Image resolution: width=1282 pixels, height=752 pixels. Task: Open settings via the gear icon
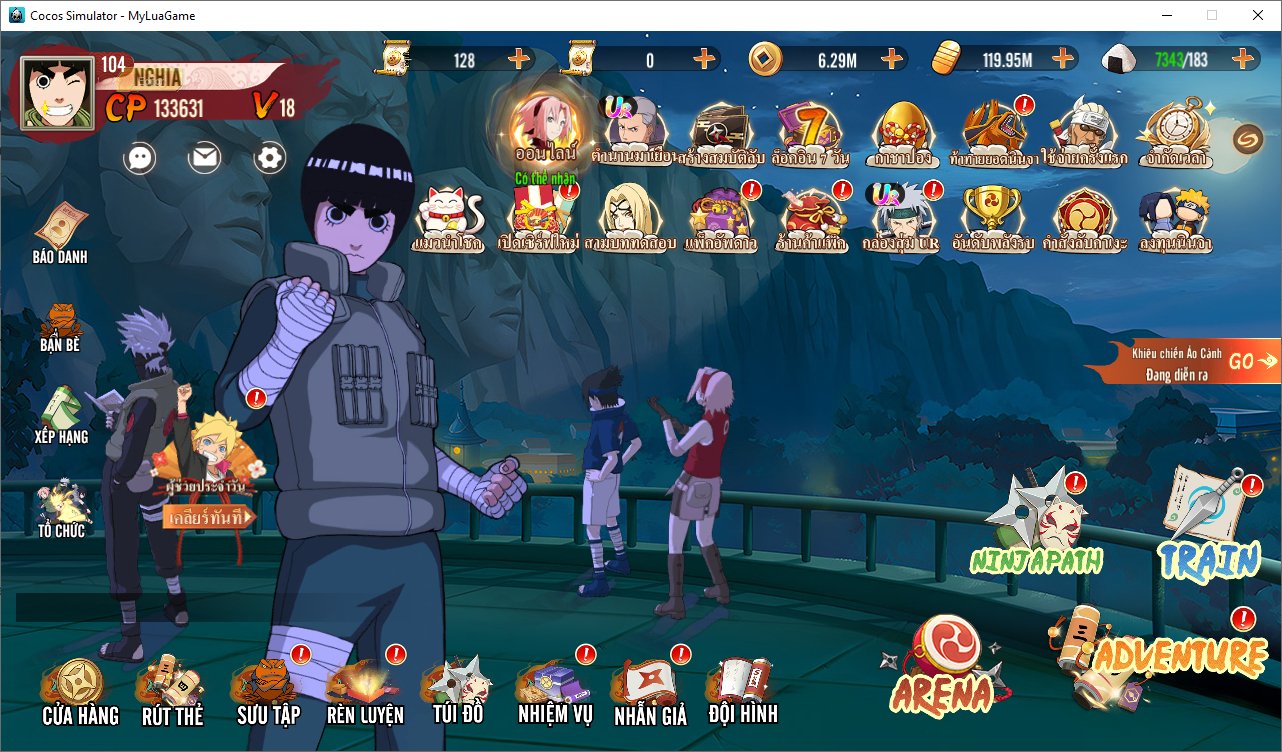270,157
